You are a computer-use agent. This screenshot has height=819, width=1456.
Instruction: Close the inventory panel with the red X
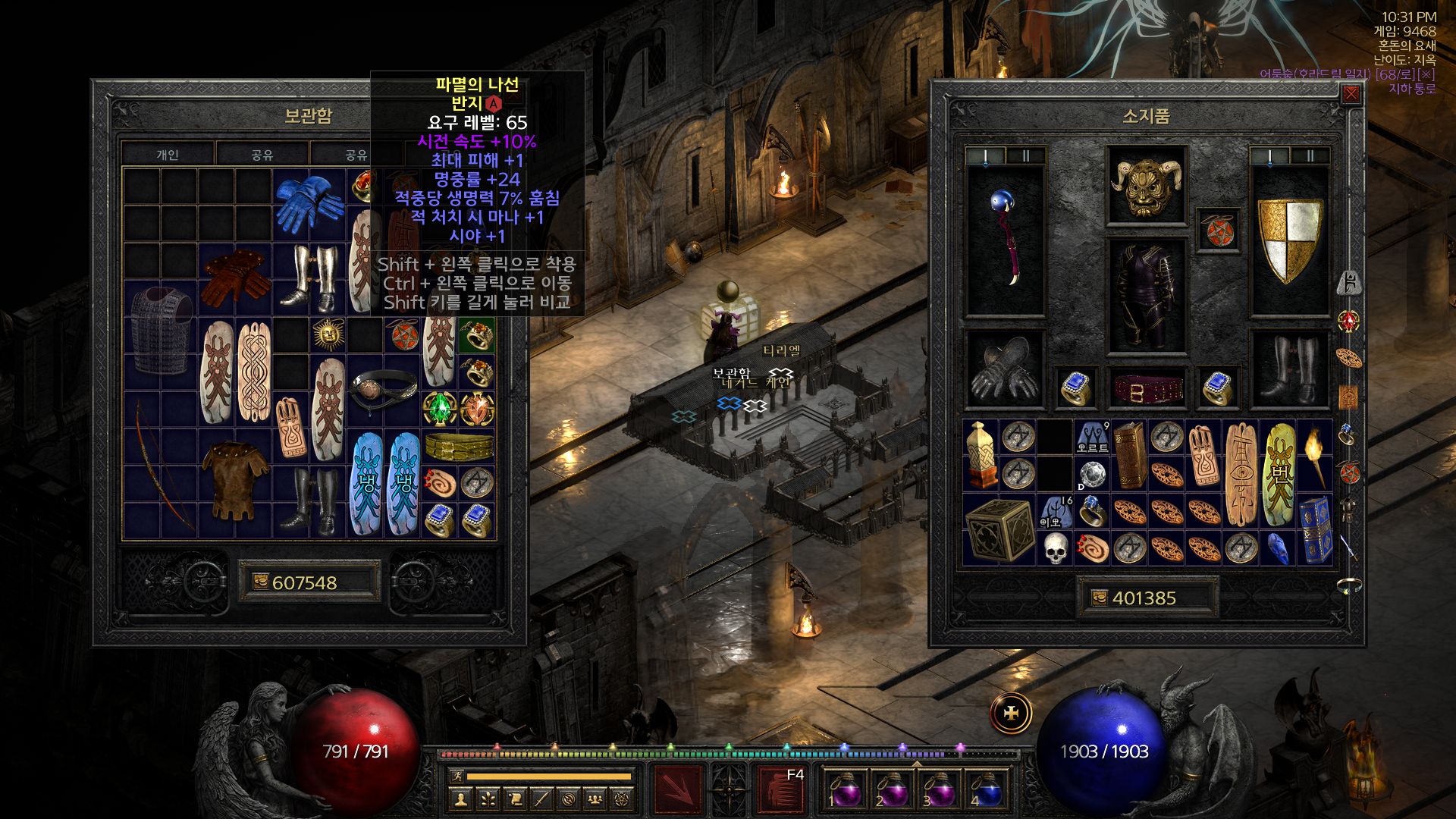[x=1351, y=94]
